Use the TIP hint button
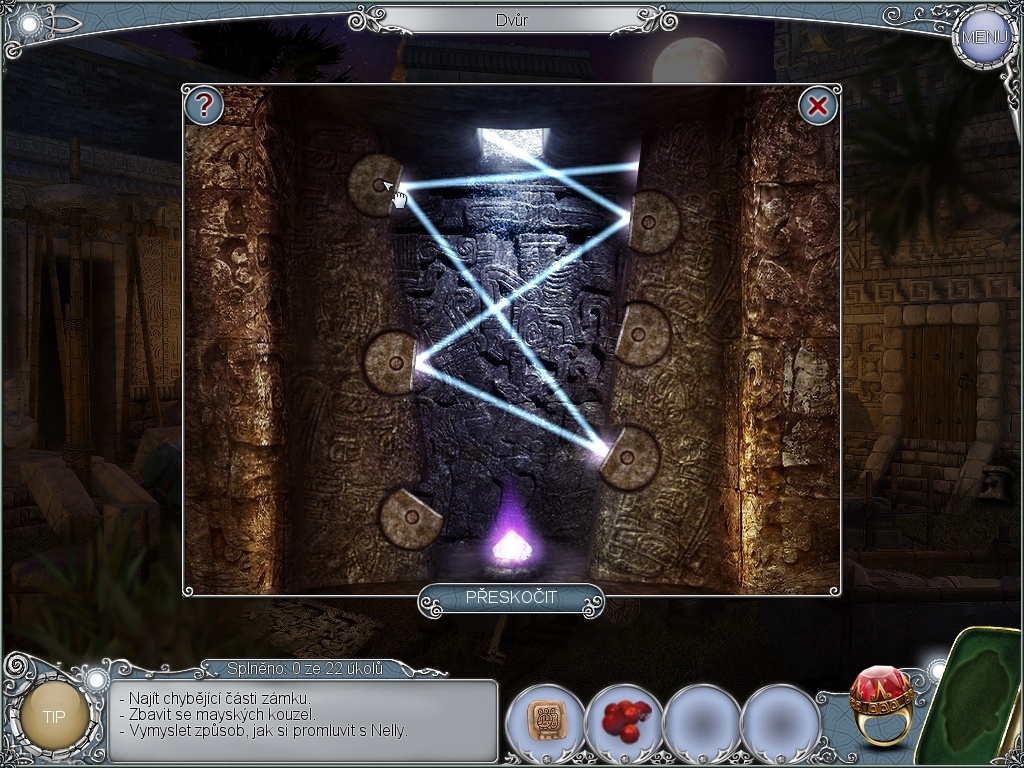Viewport: 1024px width, 768px height. (54, 716)
